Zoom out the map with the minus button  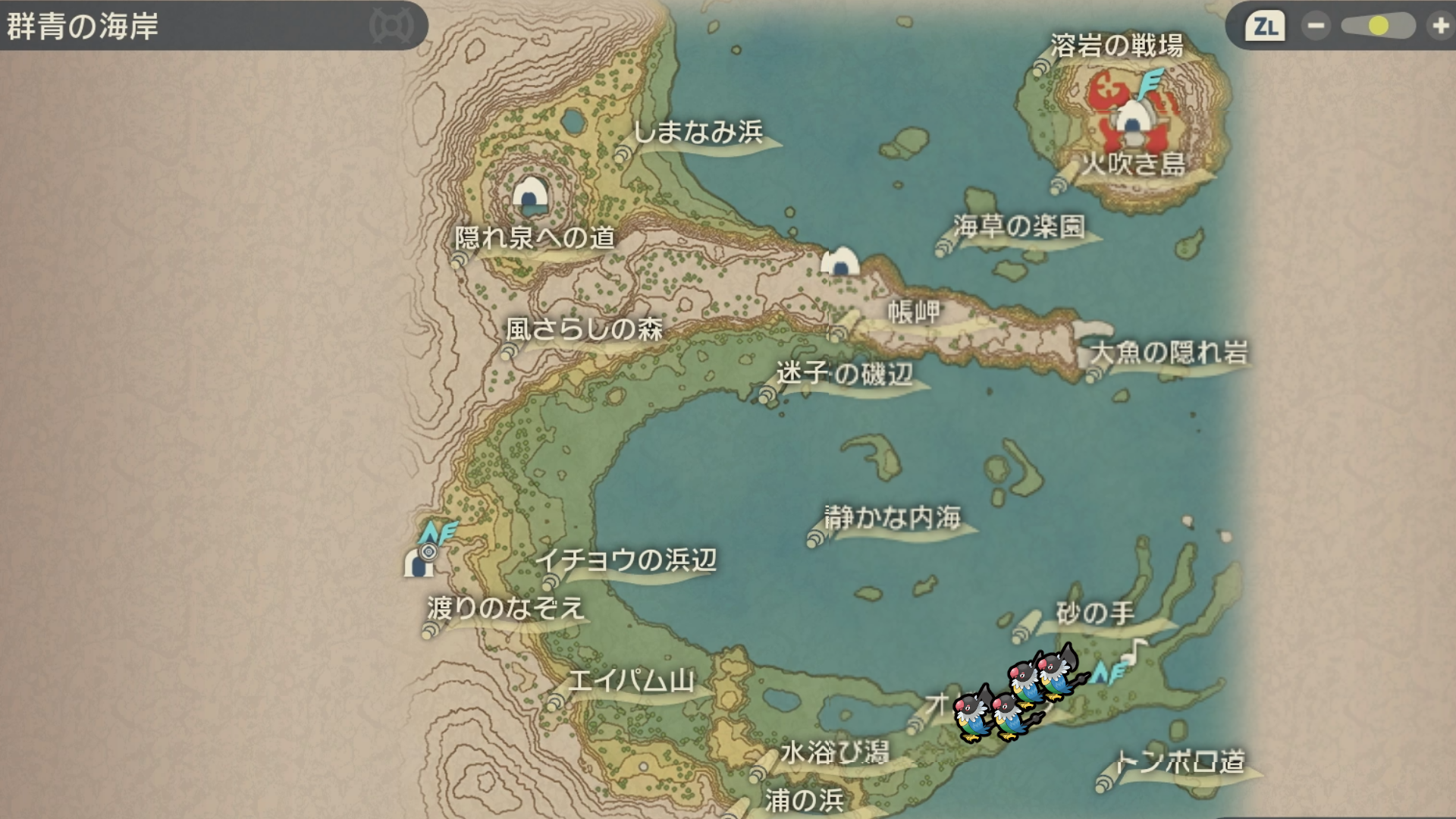pos(1316,27)
